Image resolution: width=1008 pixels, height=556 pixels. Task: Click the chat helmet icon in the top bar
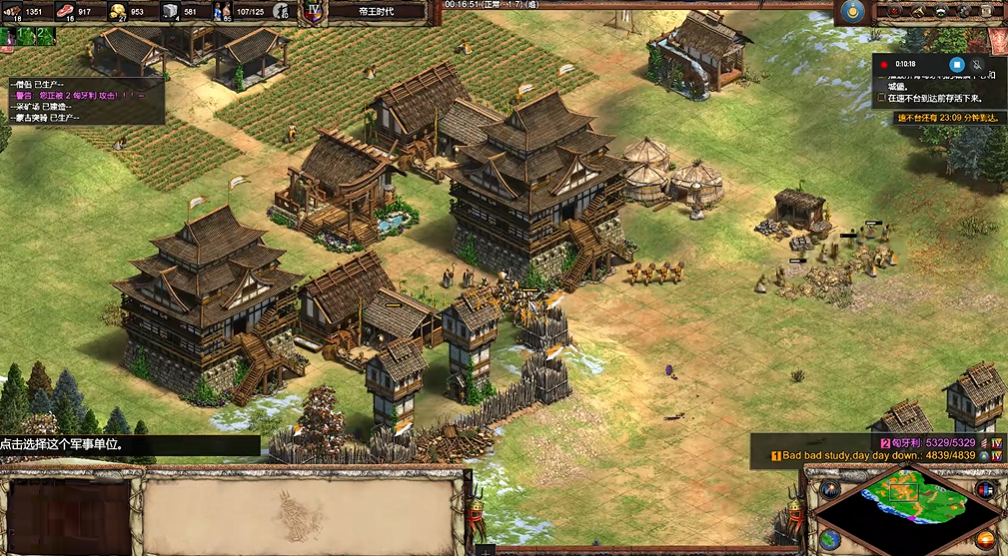942,11
